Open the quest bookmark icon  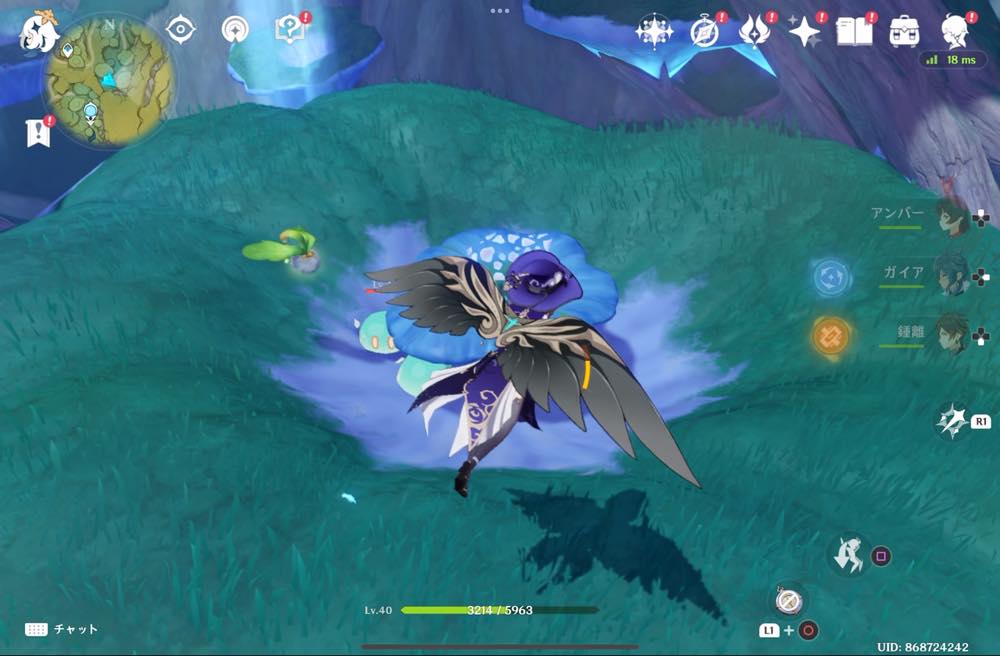[38, 132]
